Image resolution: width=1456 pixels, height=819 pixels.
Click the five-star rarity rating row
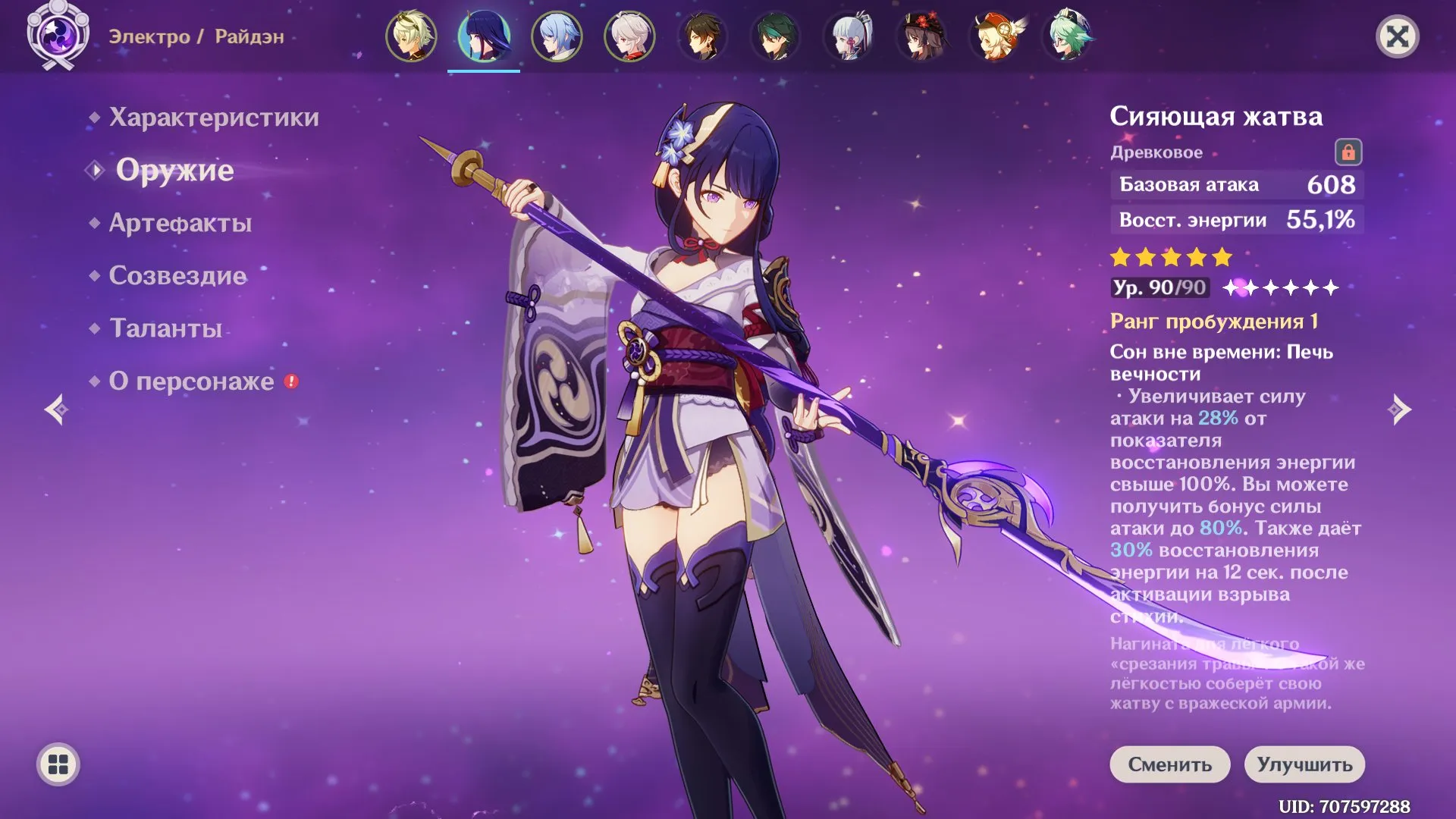click(x=1170, y=258)
